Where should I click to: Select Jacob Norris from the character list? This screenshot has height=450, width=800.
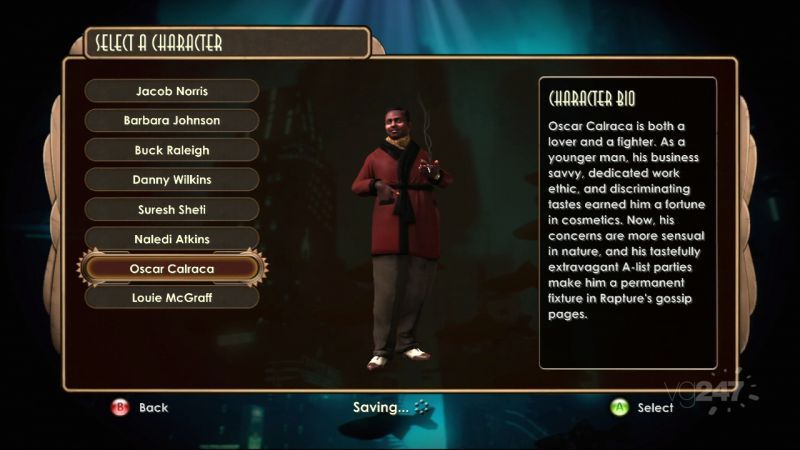[171, 91]
